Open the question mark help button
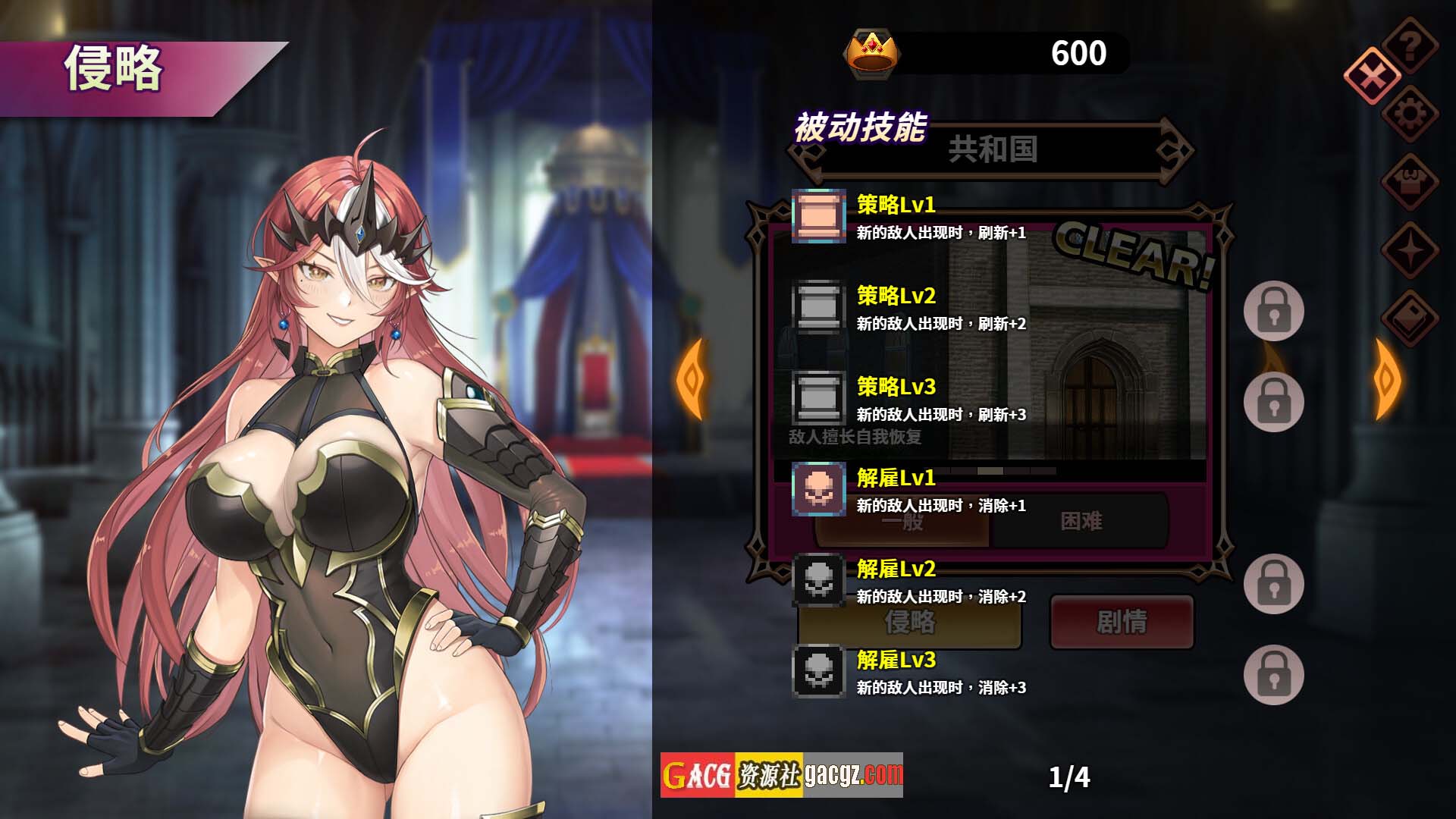The height and width of the screenshot is (819, 1456). pyautogui.click(x=1410, y=45)
